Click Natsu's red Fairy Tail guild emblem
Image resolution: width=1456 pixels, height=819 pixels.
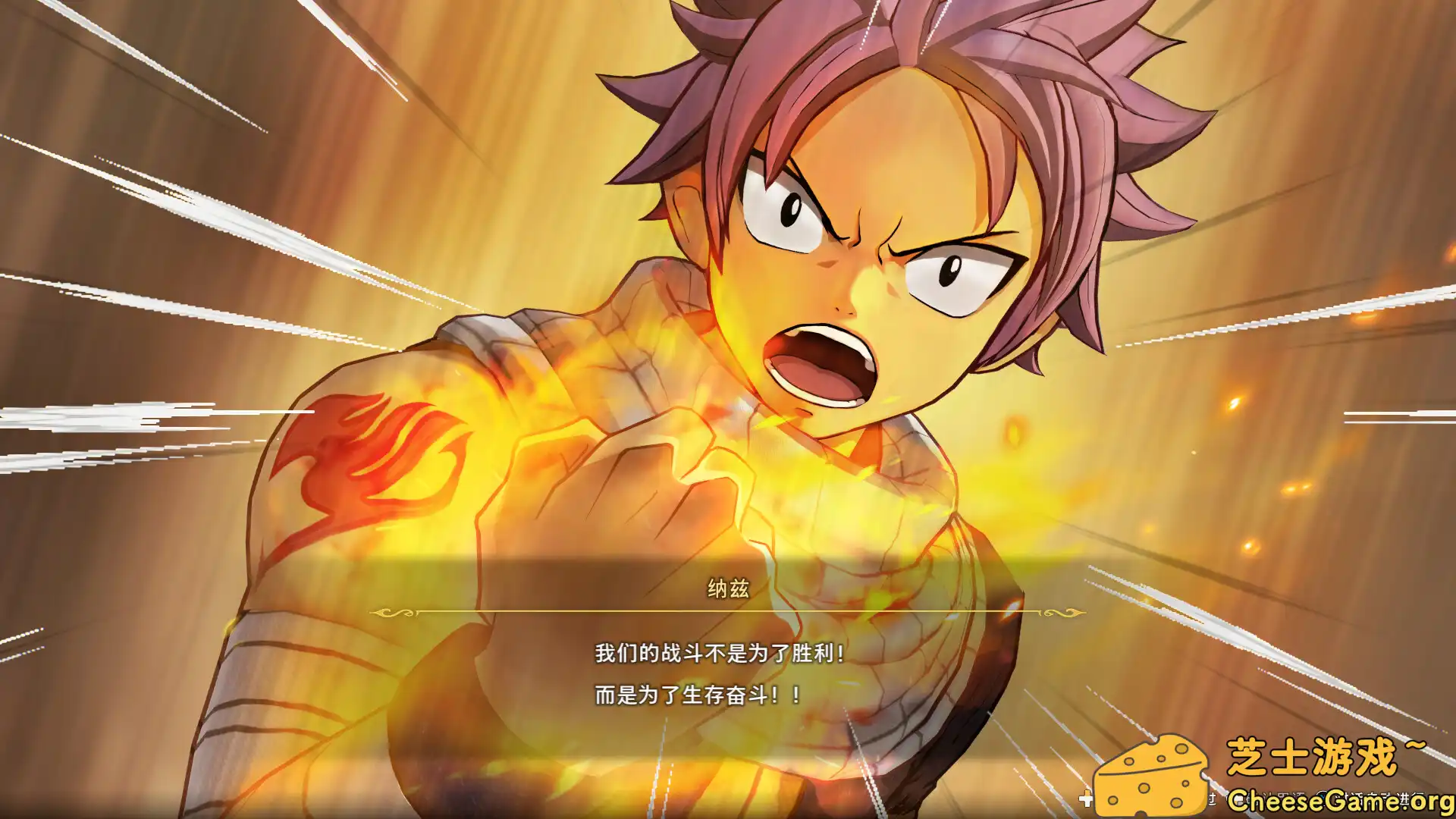click(x=372, y=463)
